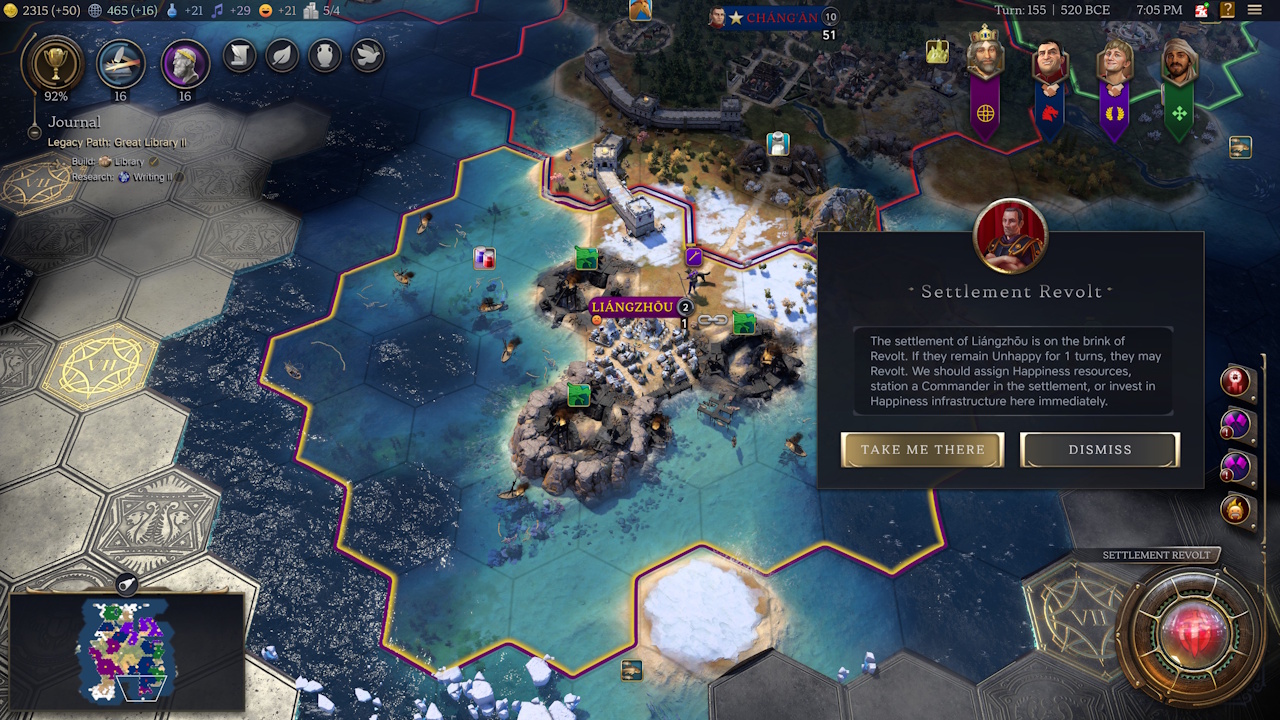Select the Culture legacy amphora icon

pyautogui.click(x=325, y=56)
